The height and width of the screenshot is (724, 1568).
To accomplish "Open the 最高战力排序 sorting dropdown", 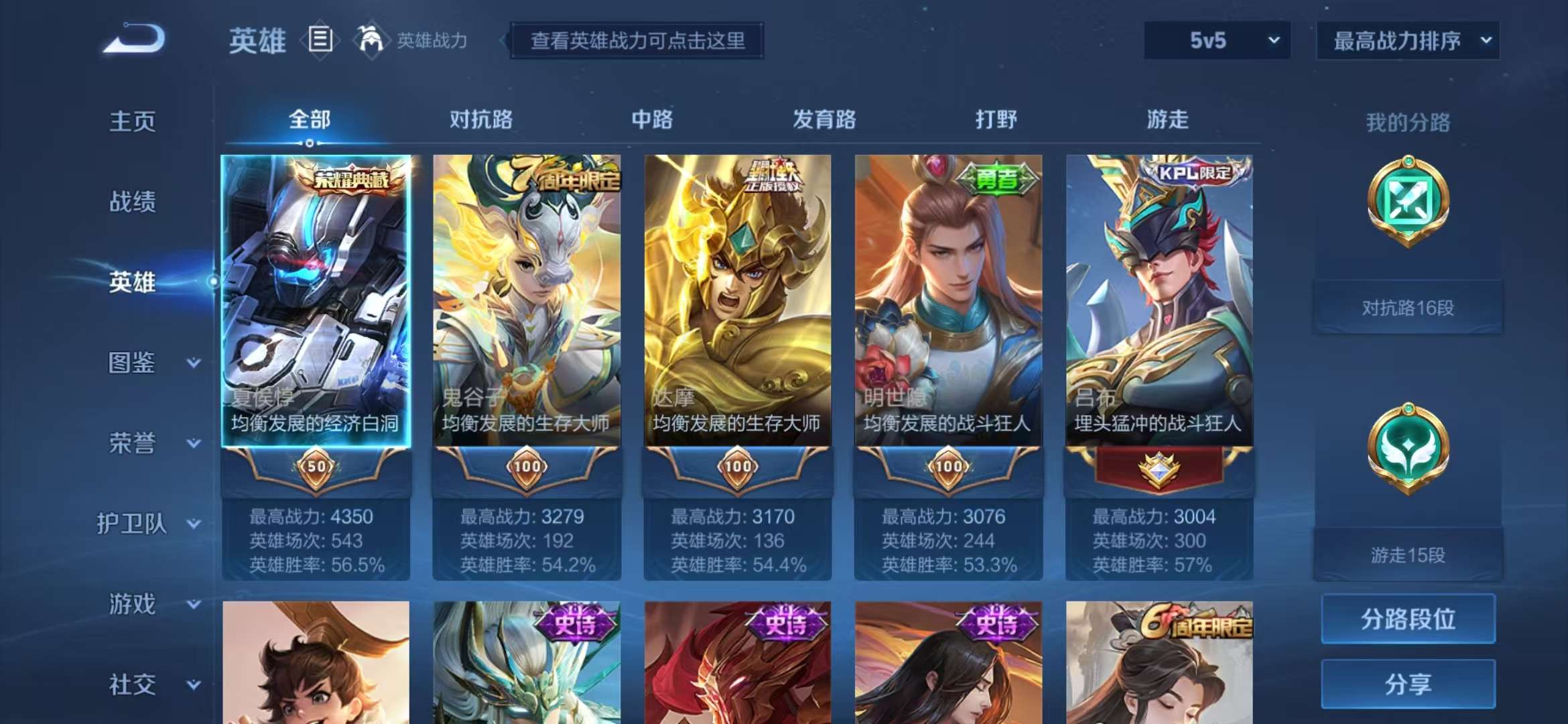I will tap(1407, 40).
